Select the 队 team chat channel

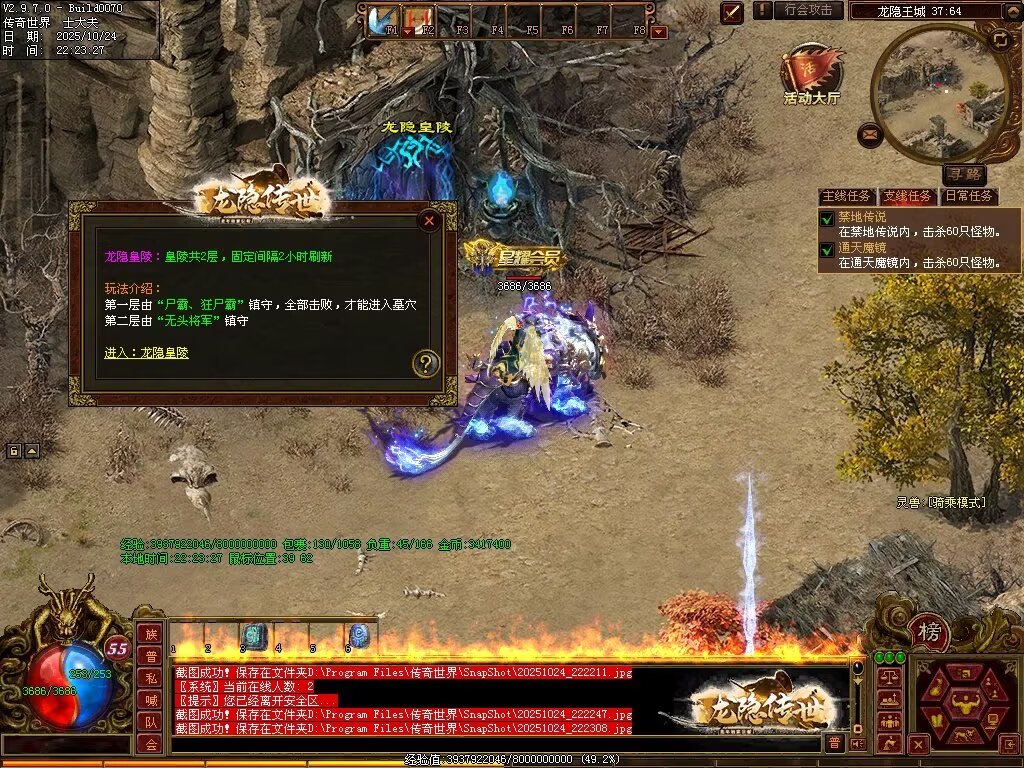point(150,721)
